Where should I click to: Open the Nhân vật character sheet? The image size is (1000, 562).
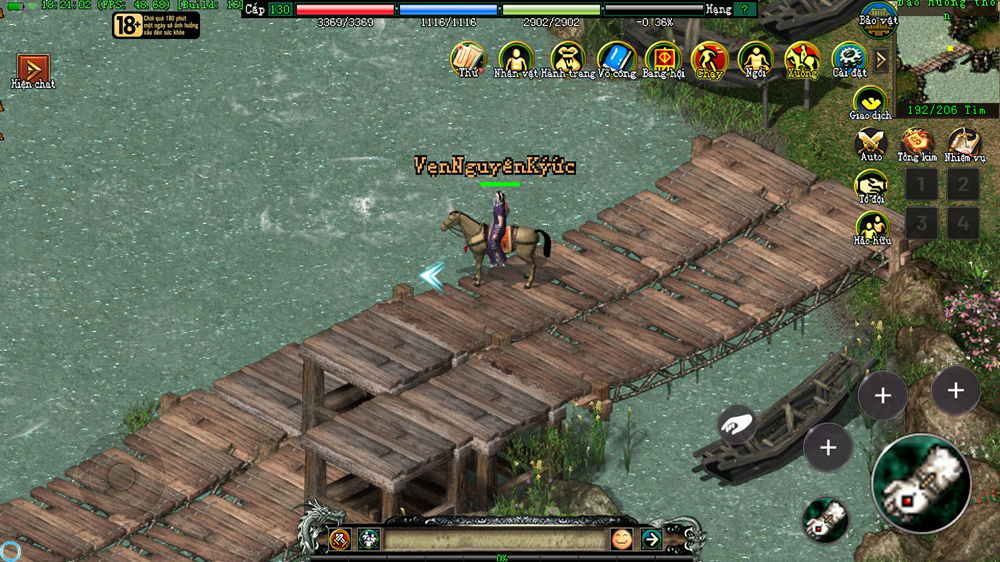pos(516,58)
